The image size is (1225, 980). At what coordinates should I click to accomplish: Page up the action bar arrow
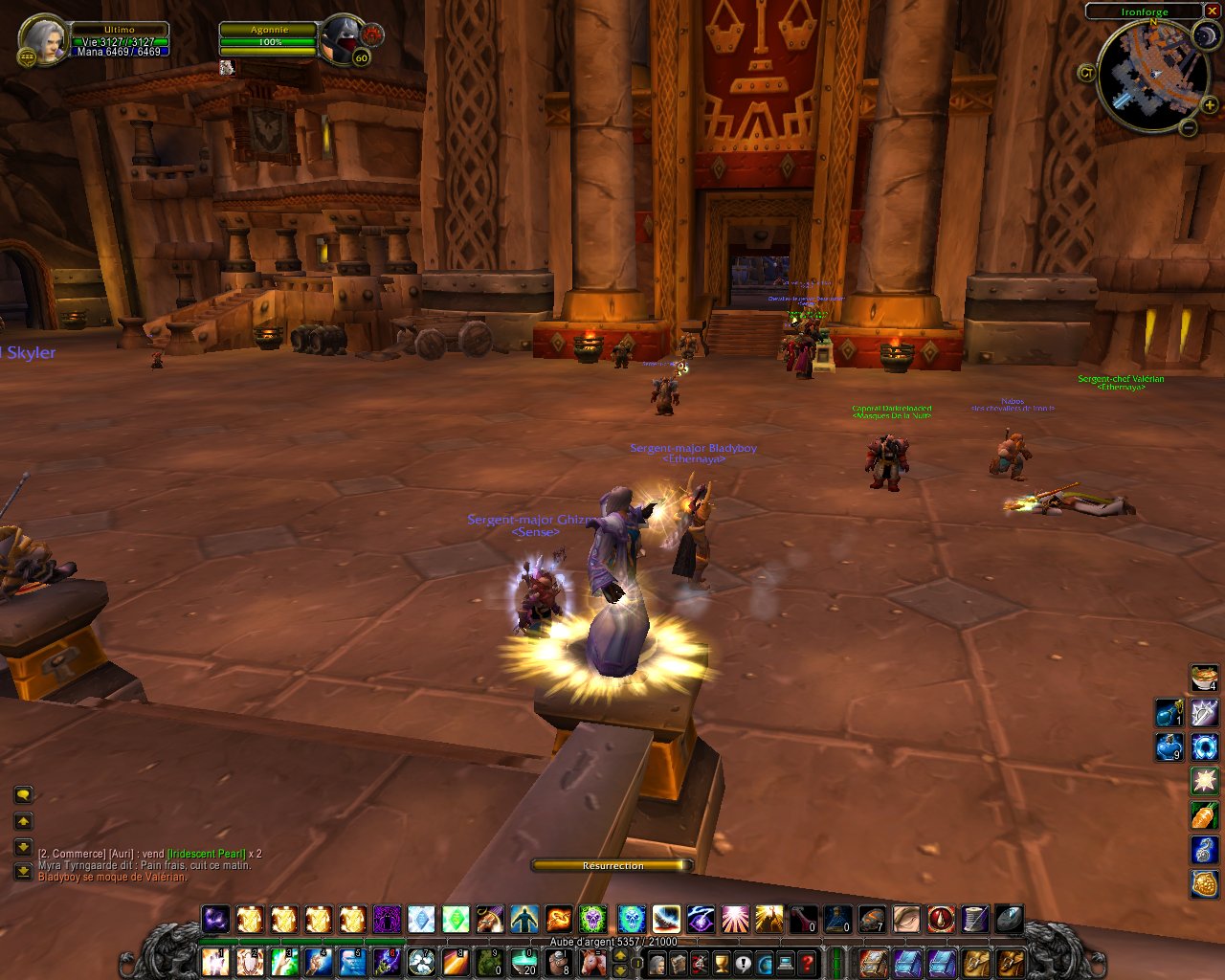[620, 952]
